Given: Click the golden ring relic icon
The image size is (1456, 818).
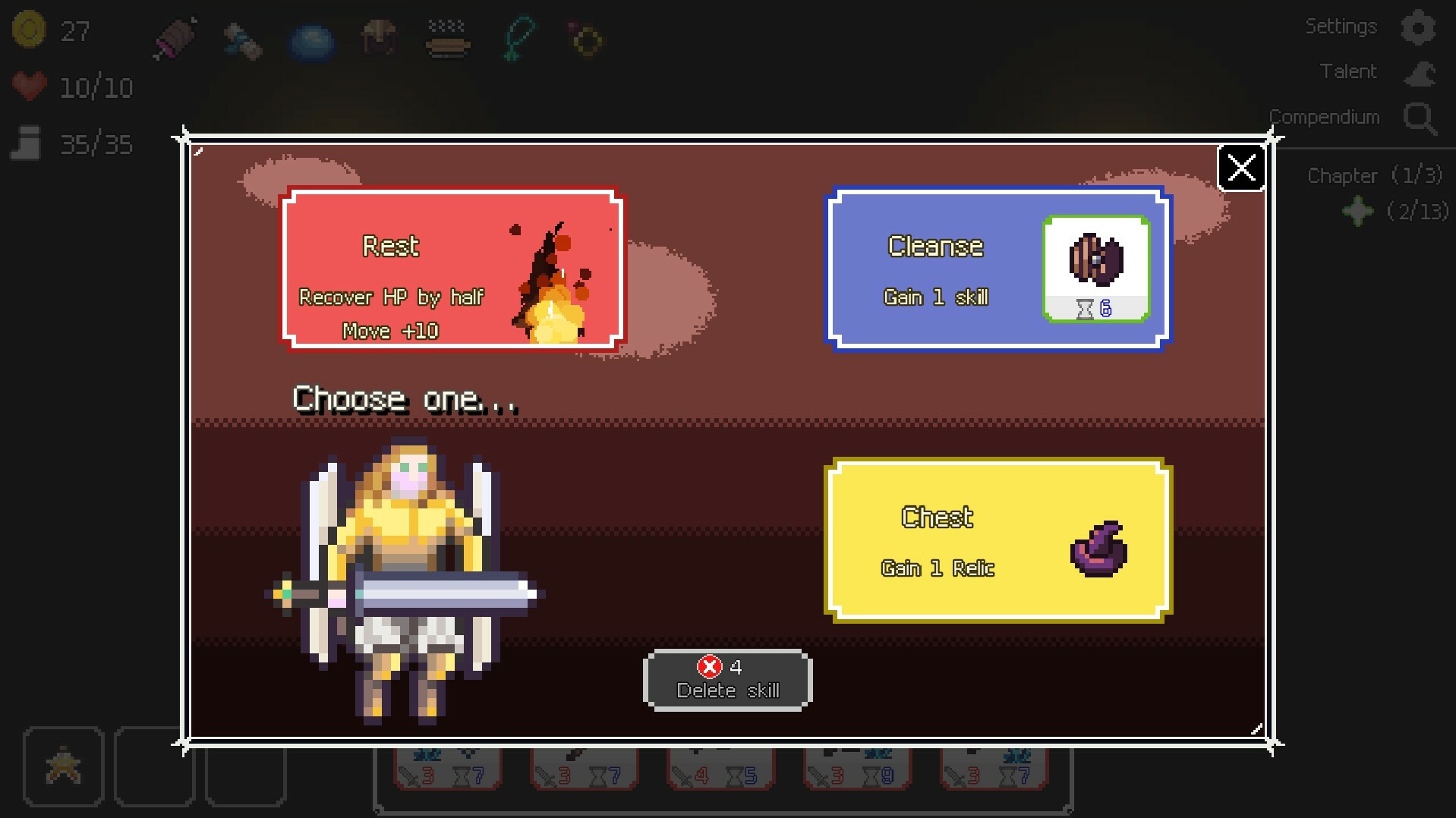Looking at the screenshot, I should [x=583, y=39].
